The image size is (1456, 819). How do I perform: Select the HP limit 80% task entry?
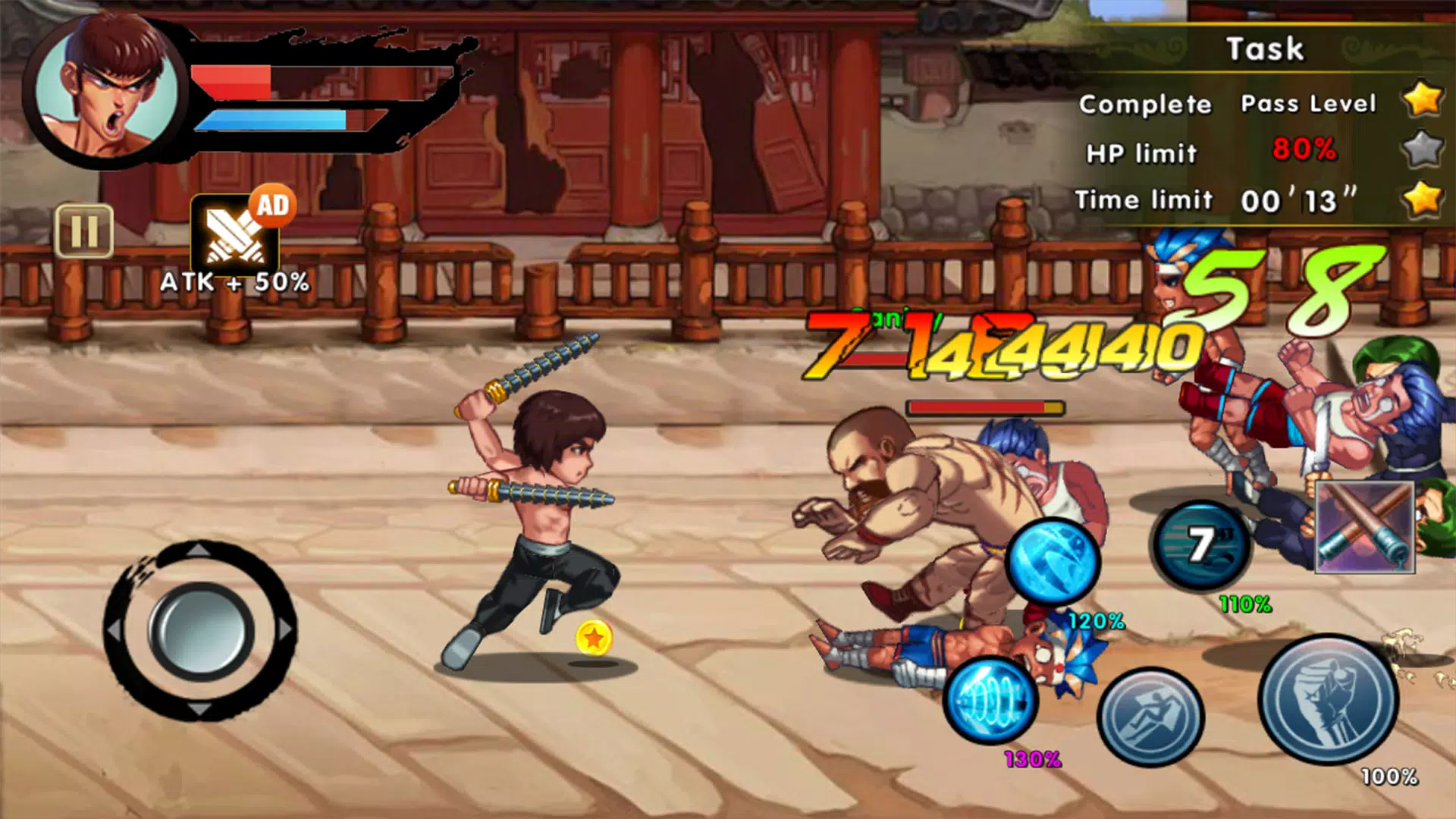point(1206,150)
